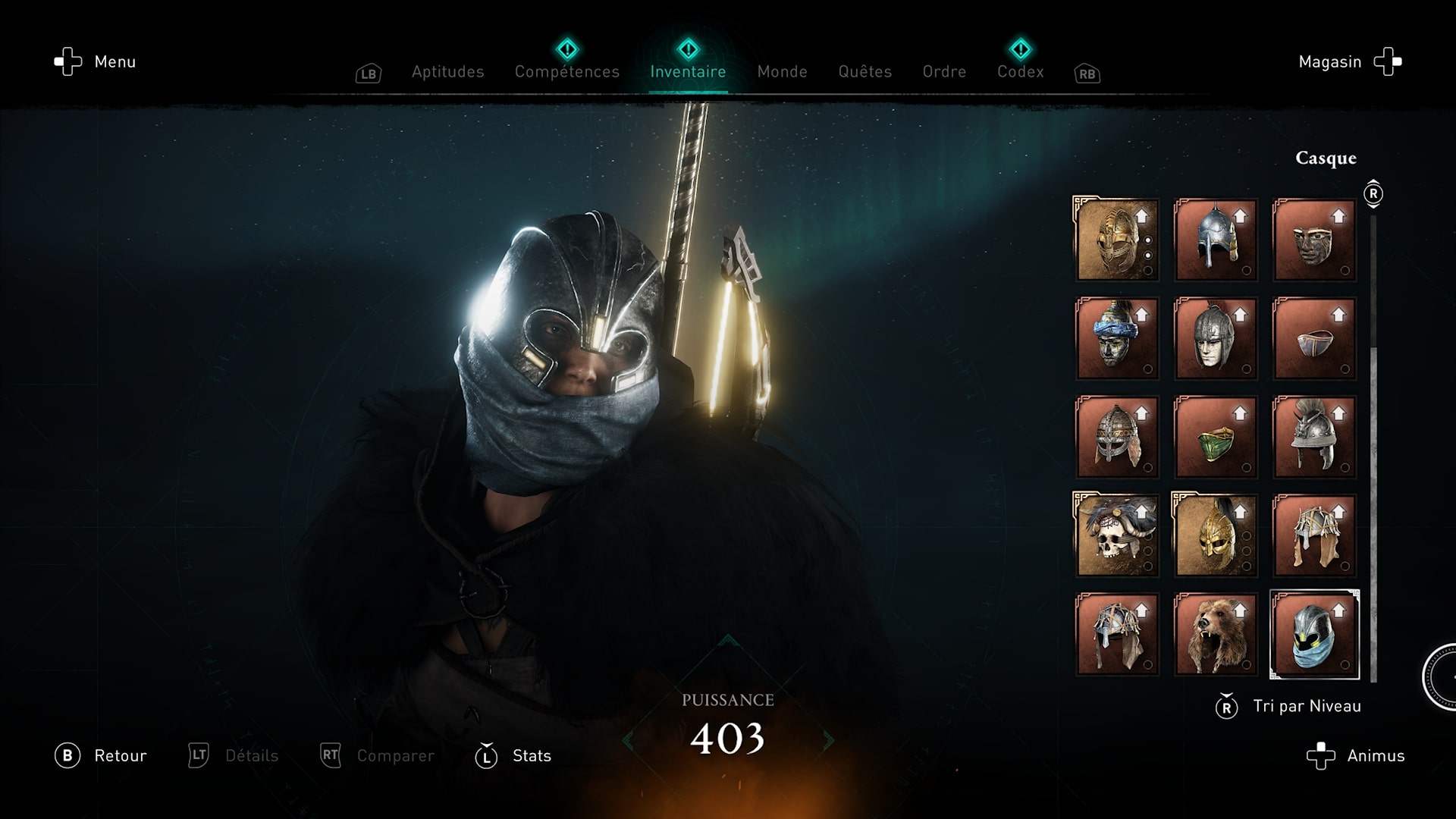
Task: Switch to the Aptitudes tab
Action: coord(447,72)
